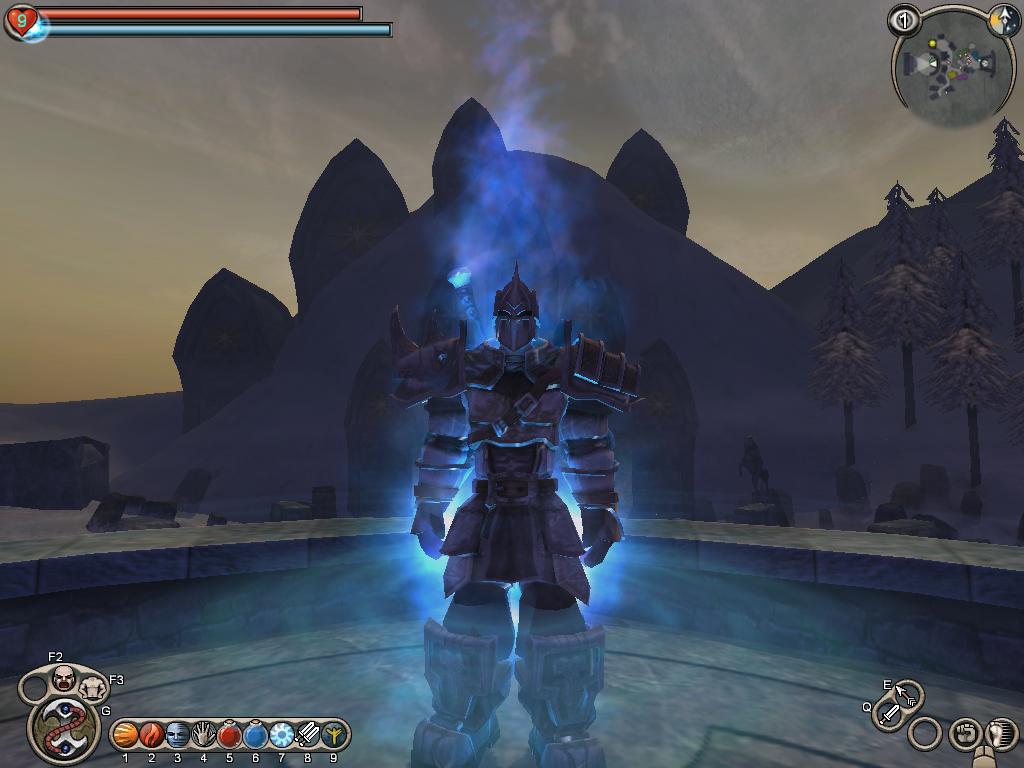Viewport: 1024px width, 768px height.
Task: Select the multi-sword spell in slot 8
Action: tap(308, 735)
